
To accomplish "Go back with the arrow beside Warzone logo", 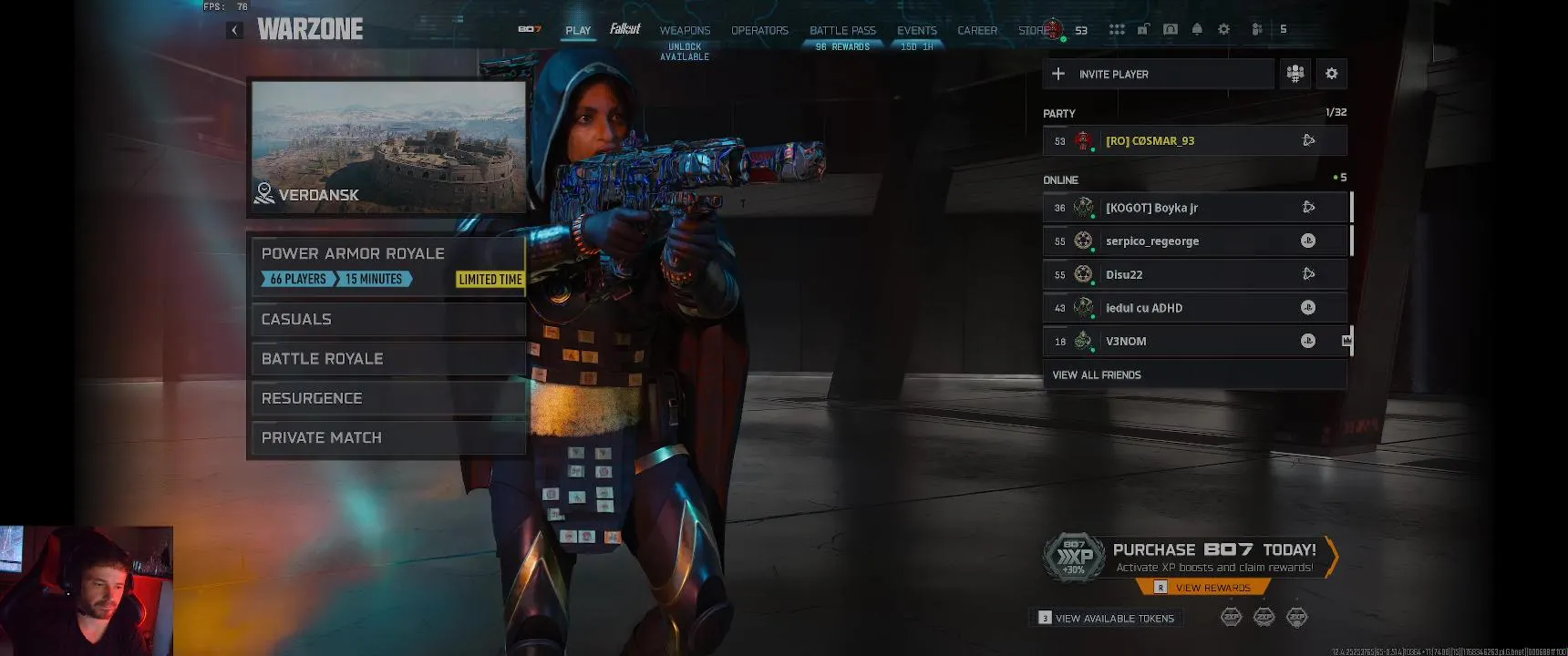I will 234,30.
